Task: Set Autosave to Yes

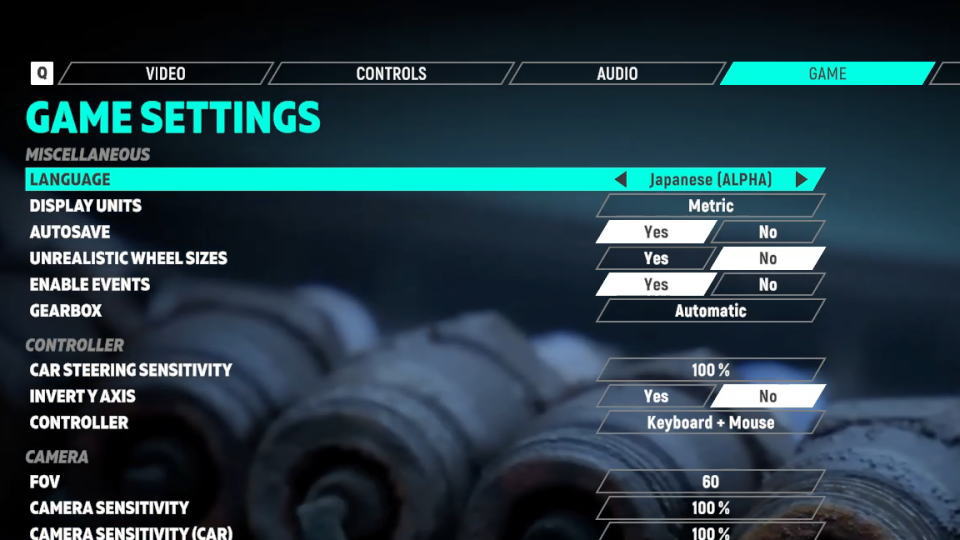Action: [x=655, y=232]
